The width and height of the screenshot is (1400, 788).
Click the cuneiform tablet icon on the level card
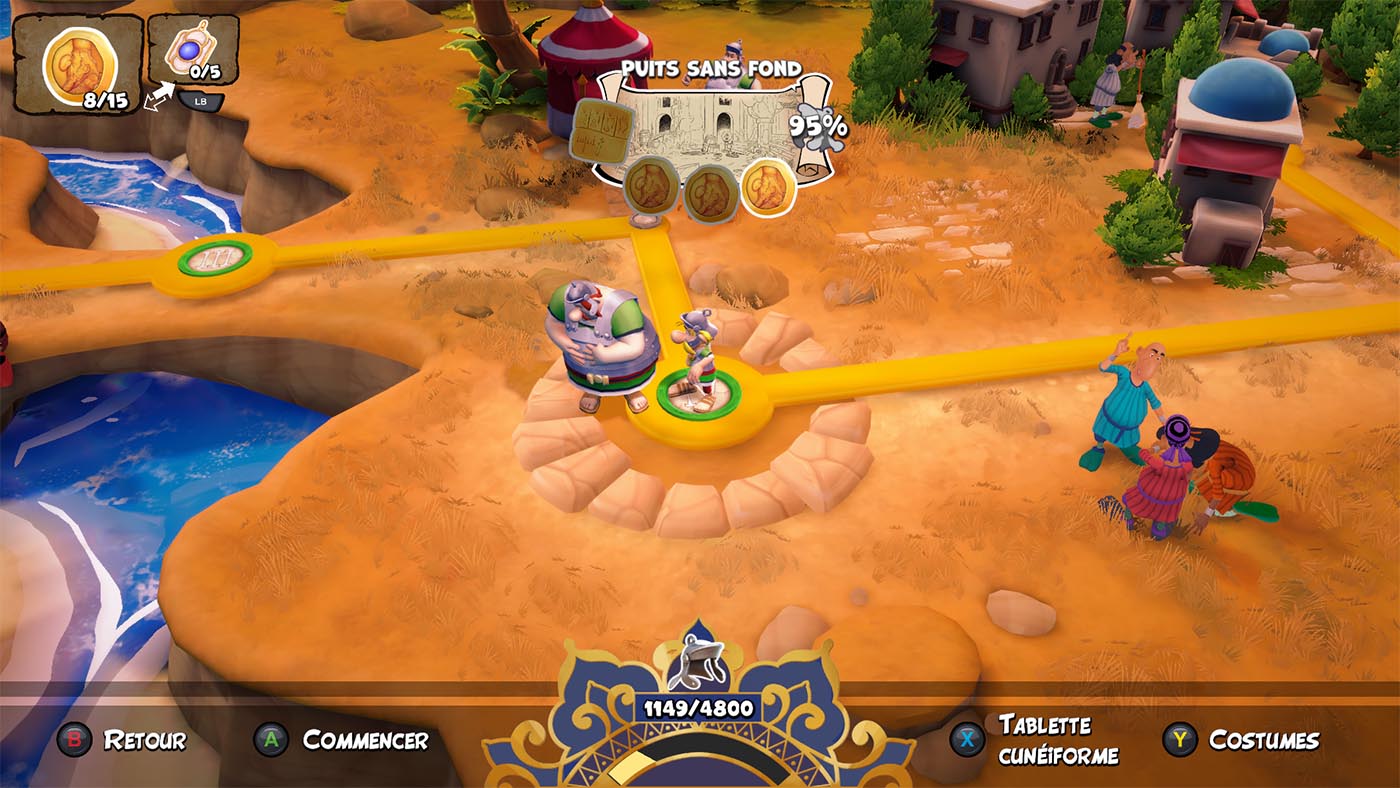pos(602,130)
